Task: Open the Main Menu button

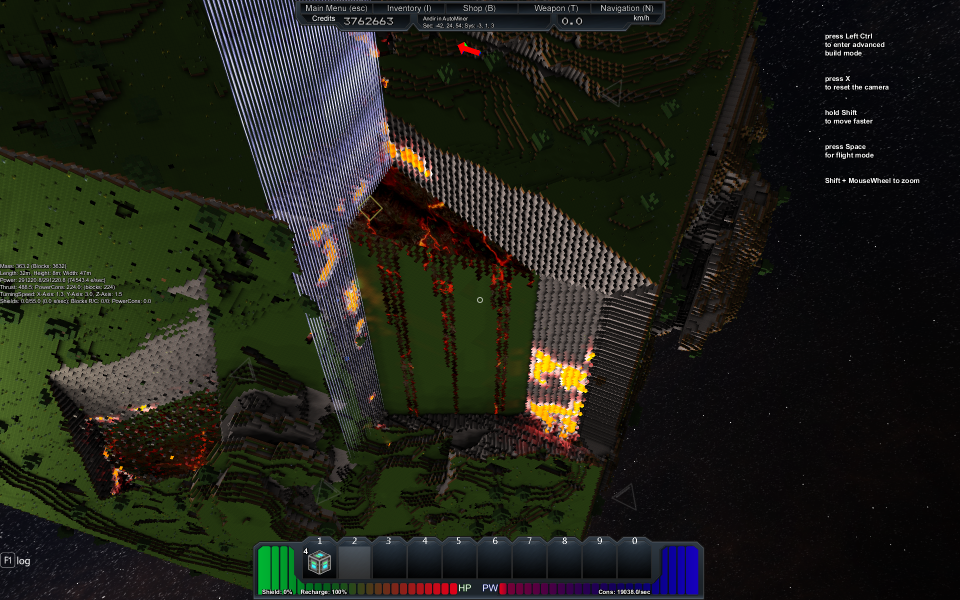Action: 338,7
